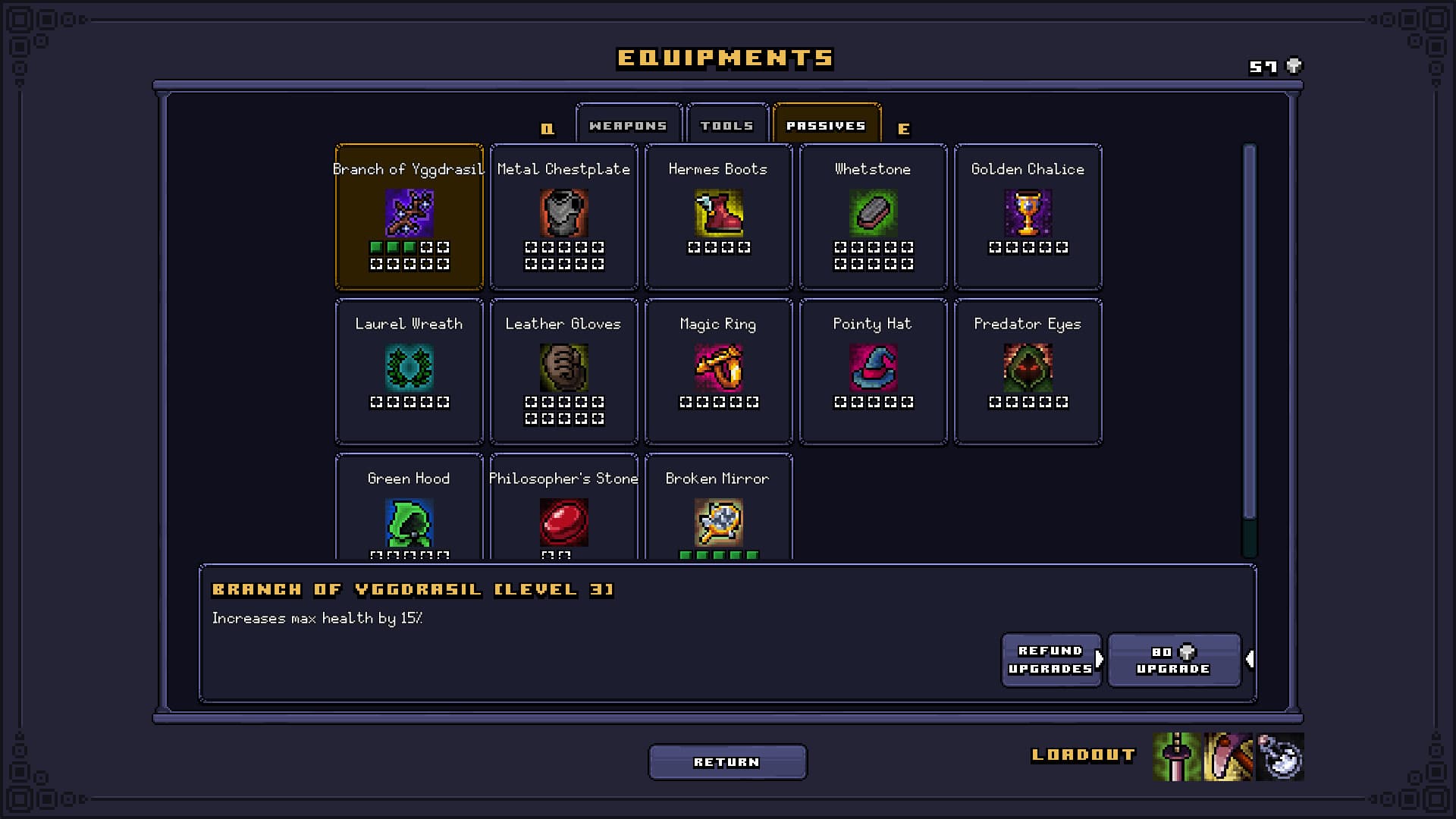Image resolution: width=1456 pixels, height=819 pixels.
Task: Click the 80 Upgrade button
Action: [x=1174, y=660]
